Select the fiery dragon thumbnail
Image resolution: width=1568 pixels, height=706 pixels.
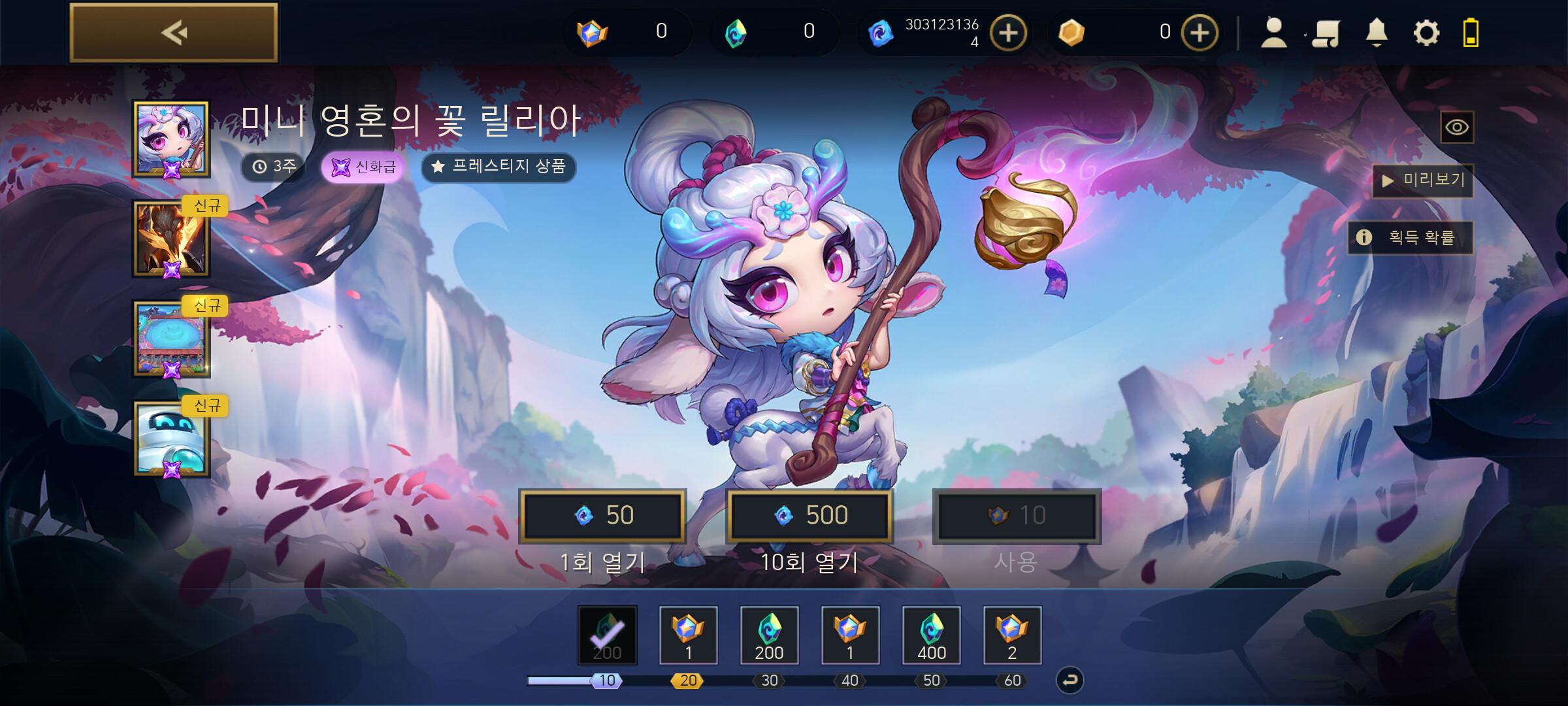171,239
